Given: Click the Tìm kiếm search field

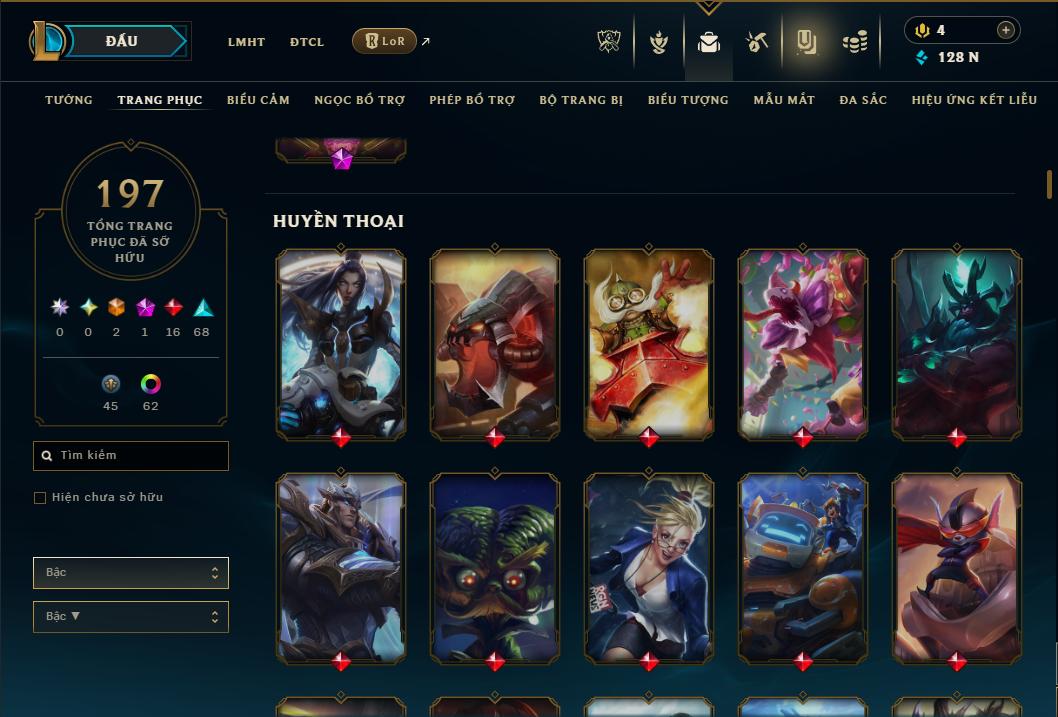Looking at the screenshot, I should [x=131, y=456].
